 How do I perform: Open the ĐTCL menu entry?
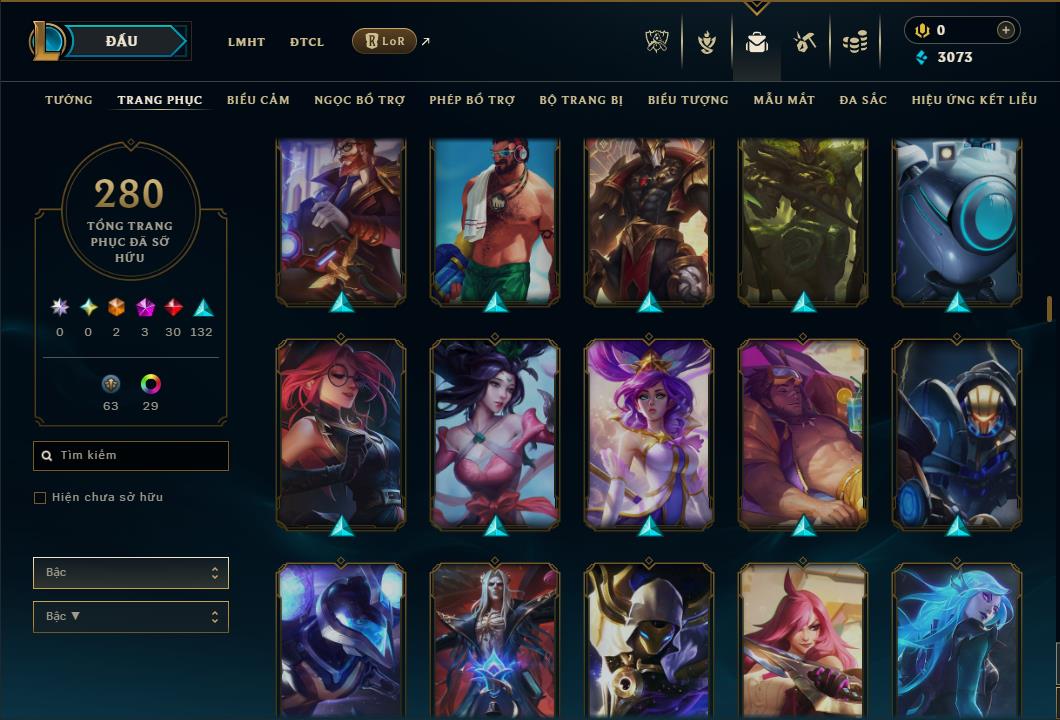307,42
